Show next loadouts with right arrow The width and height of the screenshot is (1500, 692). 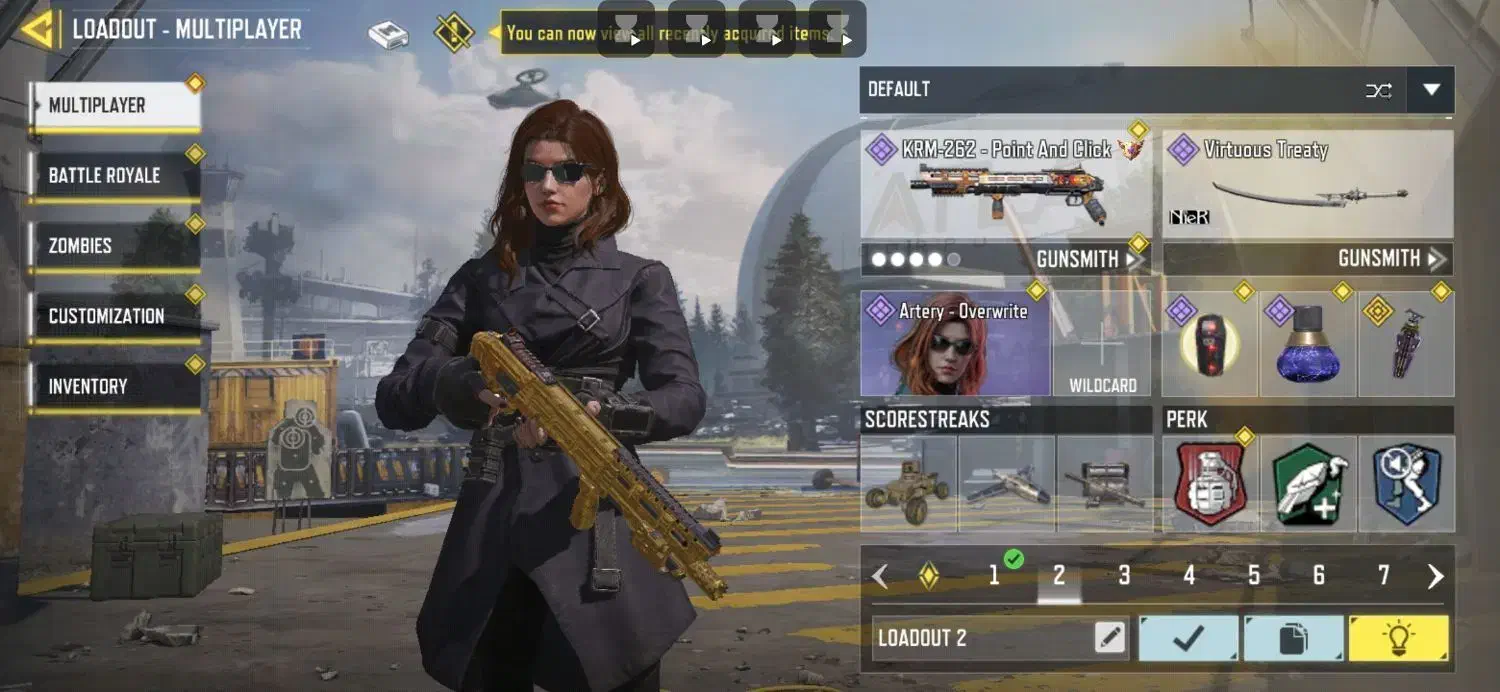coord(1435,576)
